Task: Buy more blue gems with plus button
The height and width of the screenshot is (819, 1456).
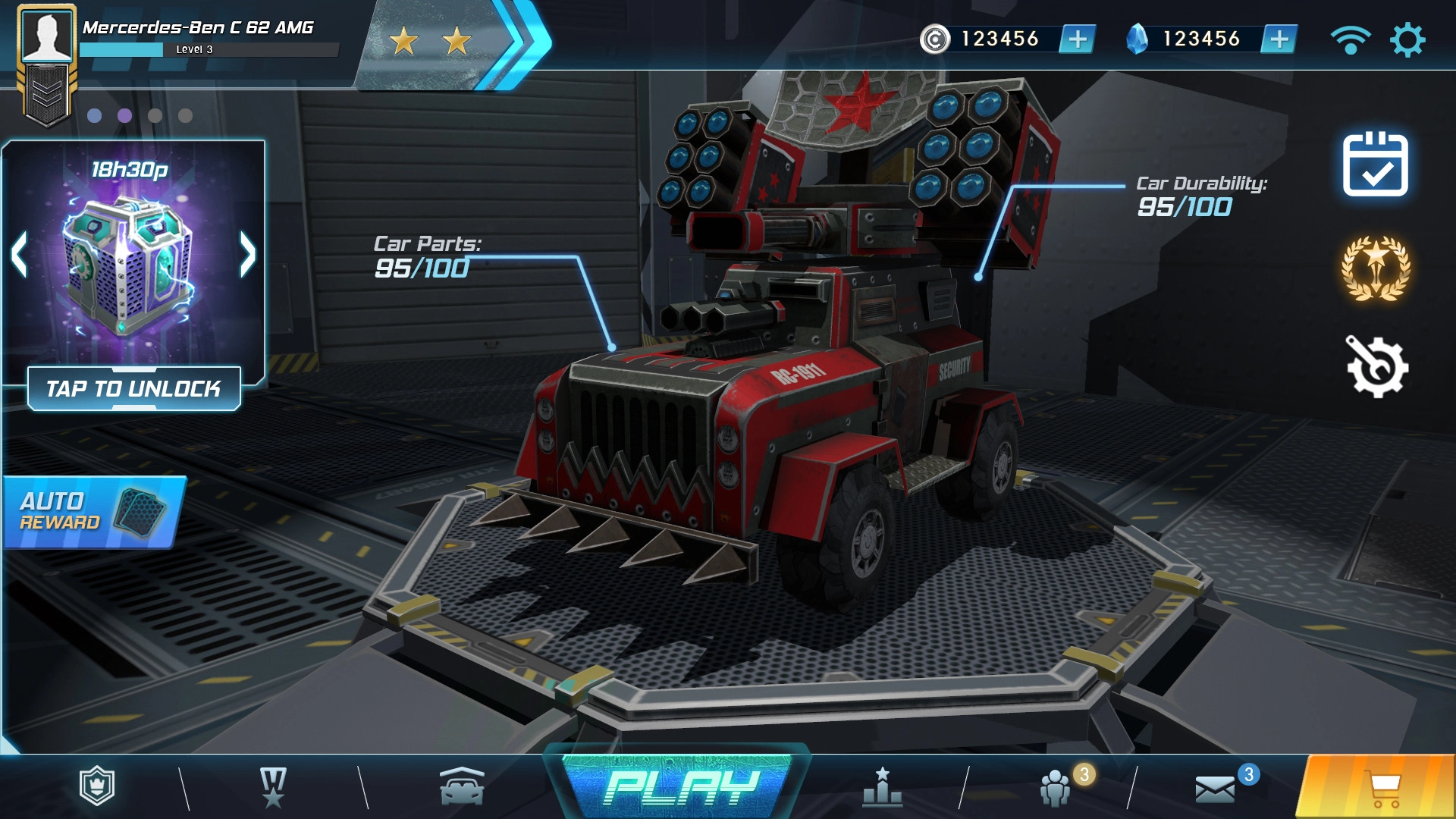Action: pos(1279,39)
